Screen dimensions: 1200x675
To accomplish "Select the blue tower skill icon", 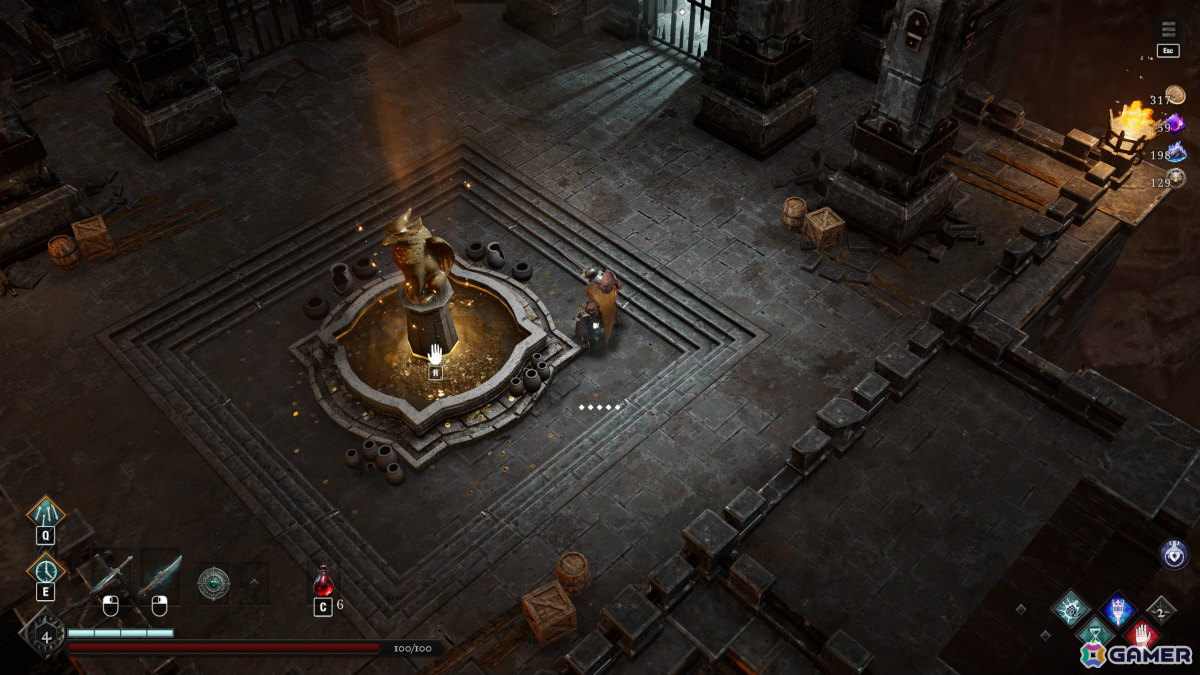I will 1117,608.
